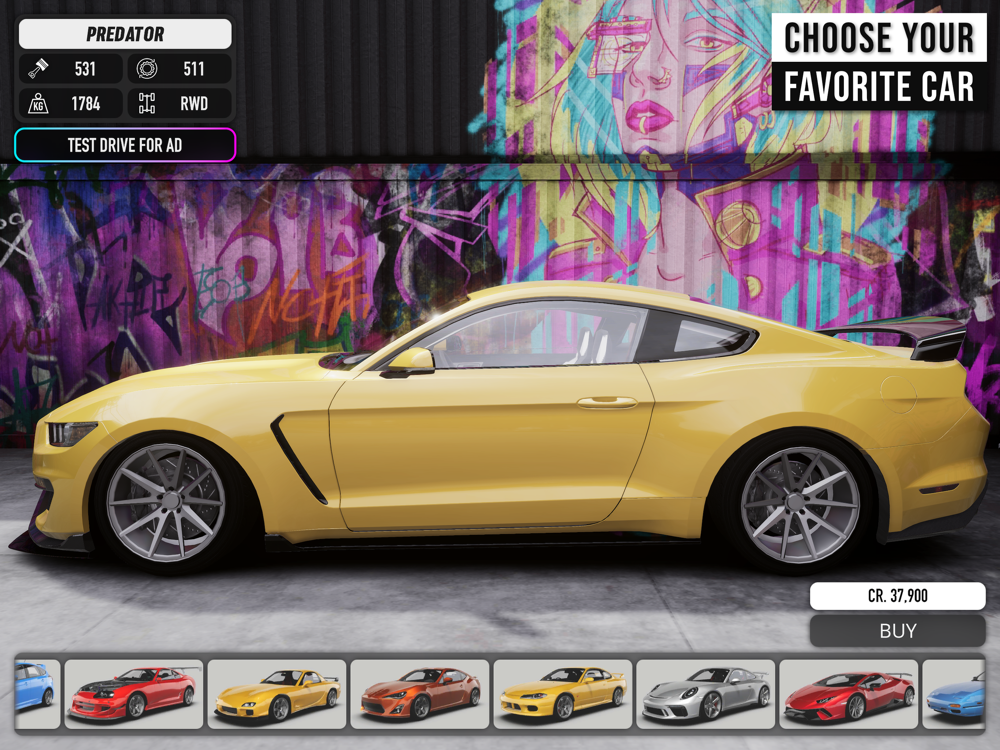The height and width of the screenshot is (750, 1000).
Task: Select the yellow coupe next to the silver car
Action: pyautogui.click(x=563, y=693)
